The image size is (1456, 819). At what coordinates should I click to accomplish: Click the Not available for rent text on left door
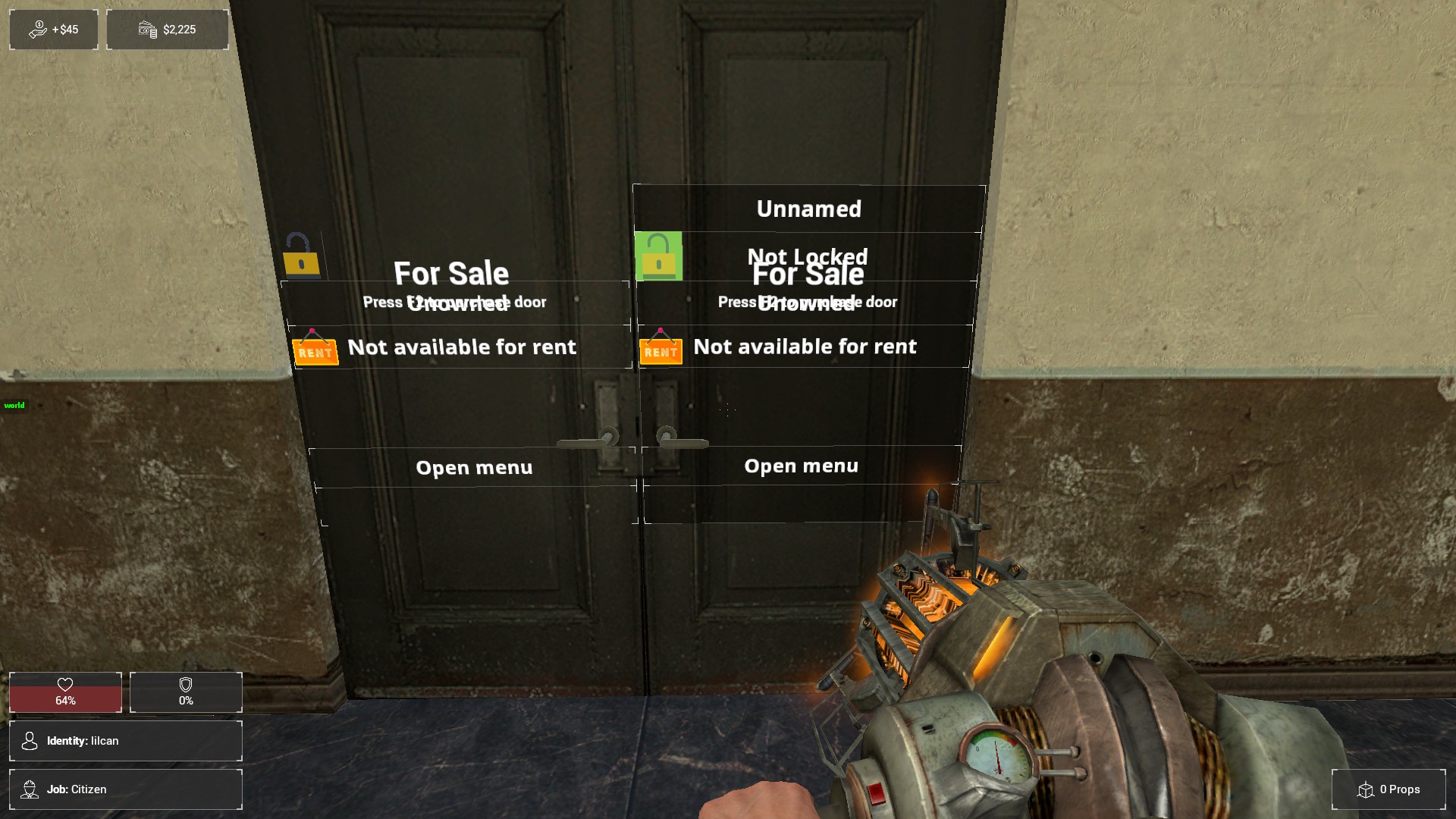[462, 347]
